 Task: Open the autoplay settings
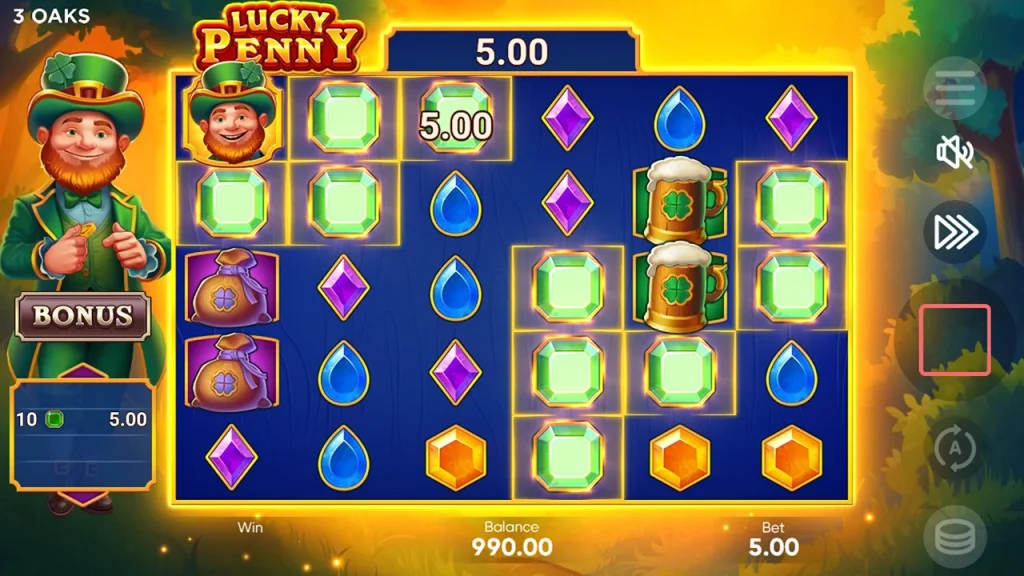[955, 450]
